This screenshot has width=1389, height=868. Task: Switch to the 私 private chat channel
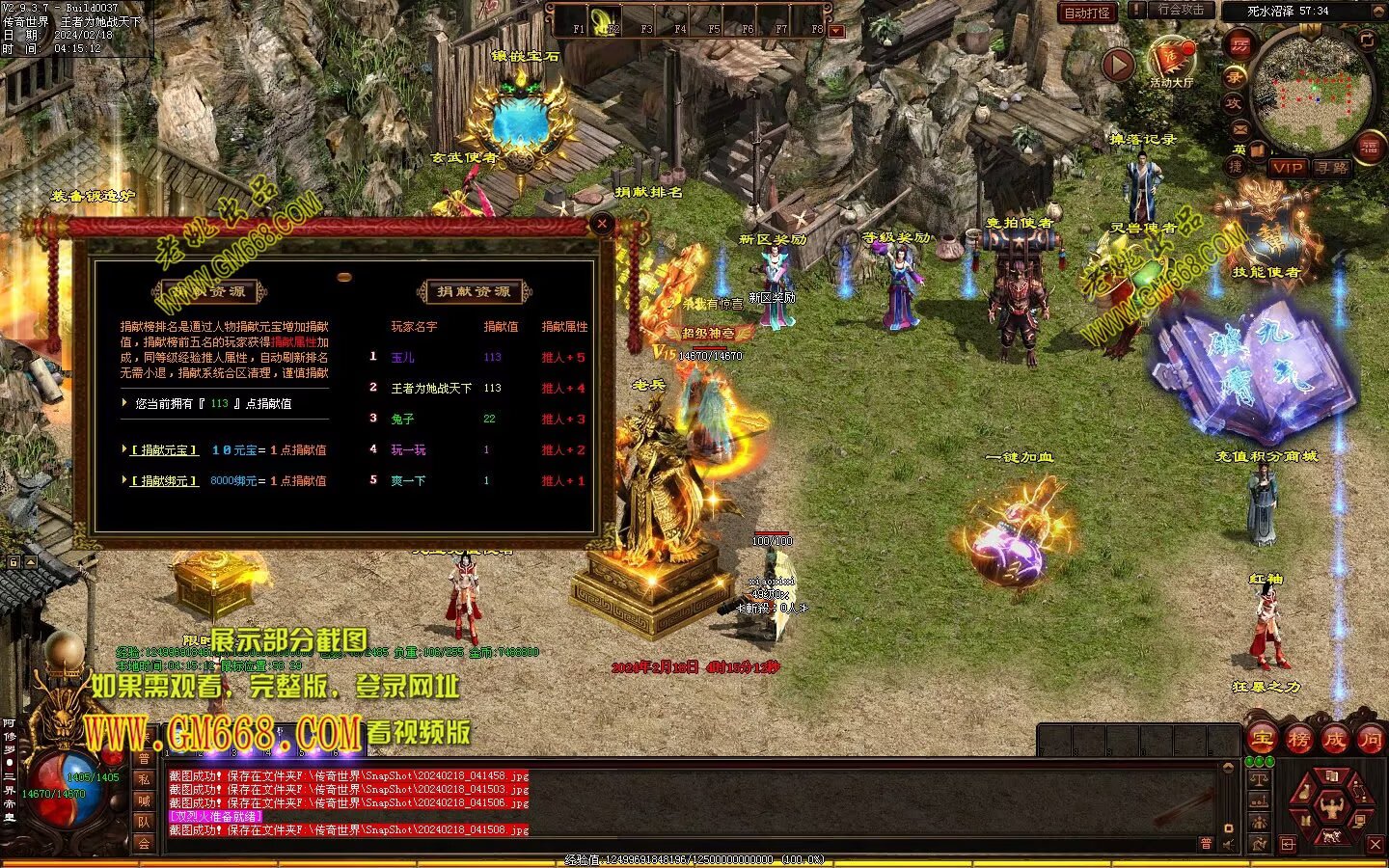coord(144,779)
